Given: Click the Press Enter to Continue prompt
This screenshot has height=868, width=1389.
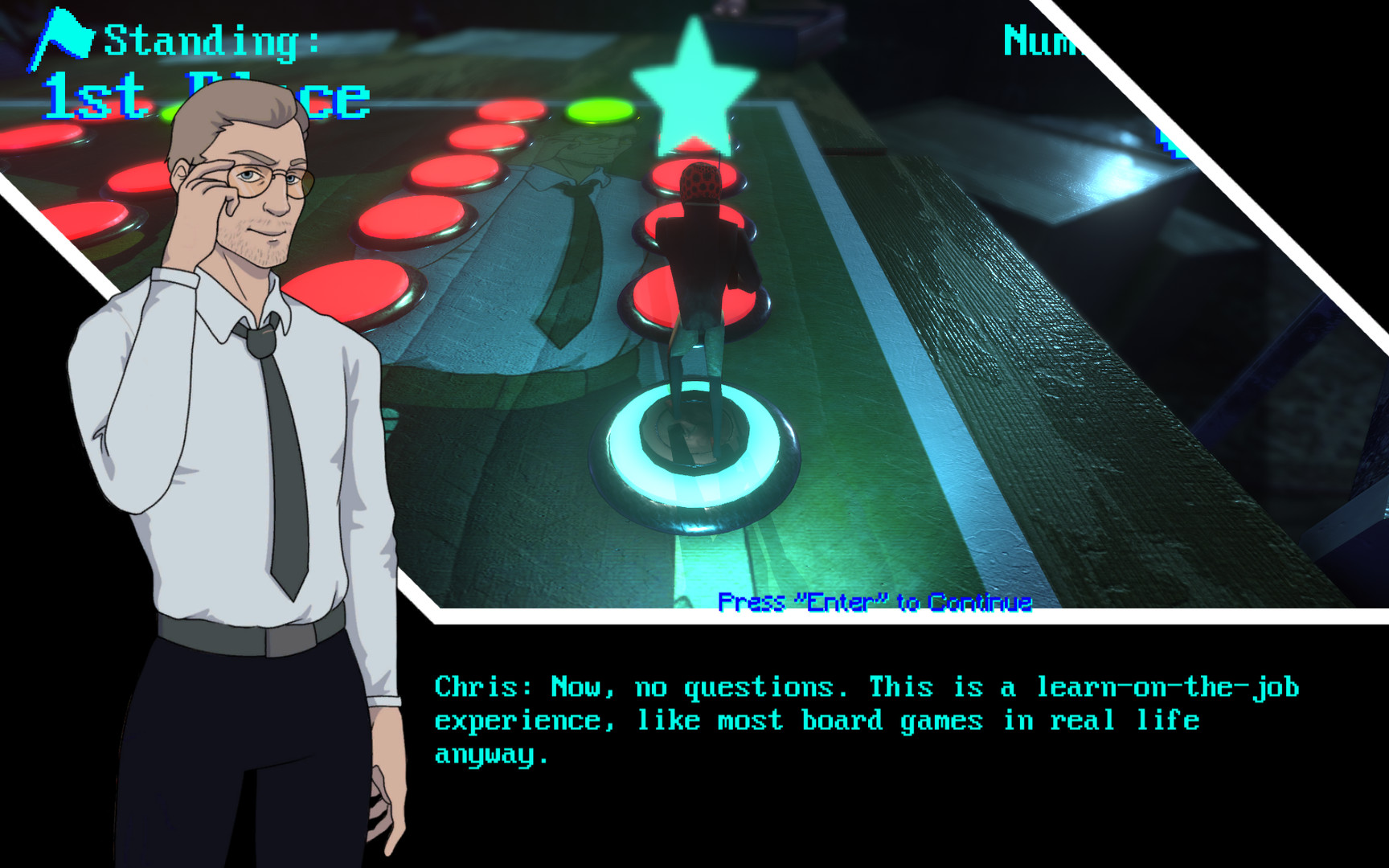Looking at the screenshot, I should [x=876, y=603].
